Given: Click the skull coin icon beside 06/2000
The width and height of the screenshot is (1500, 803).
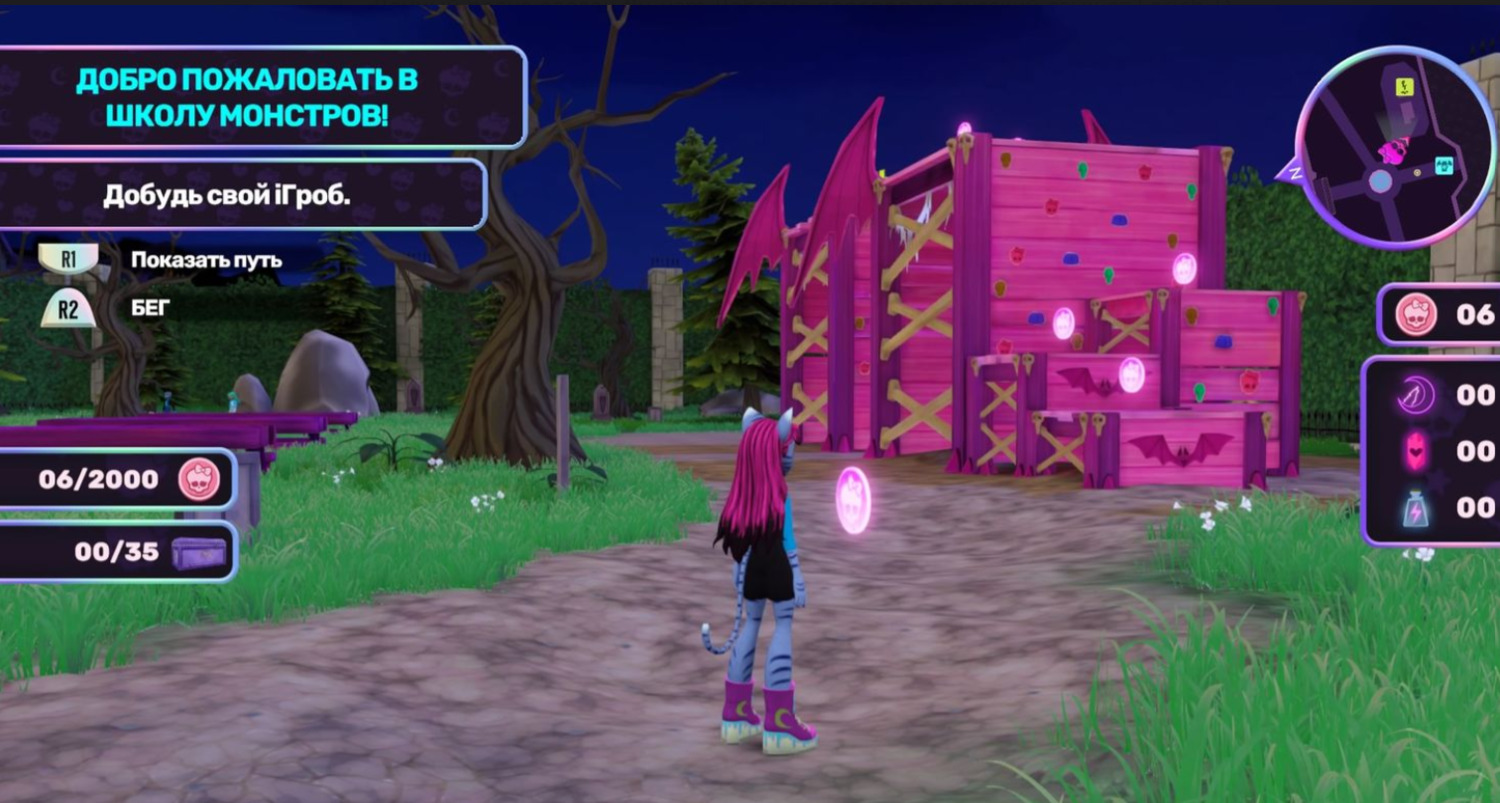Looking at the screenshot, I should tap(199, 479).
